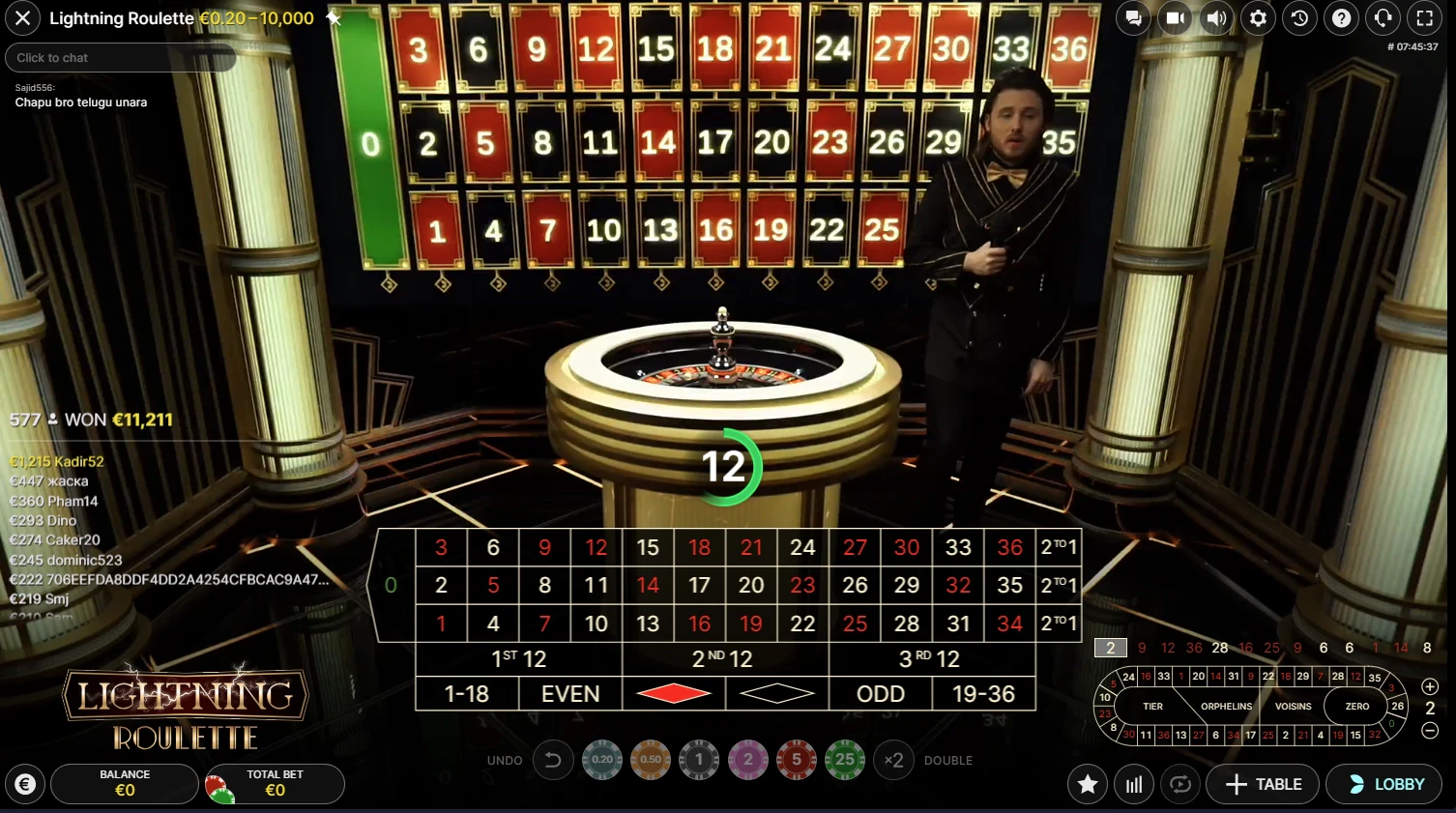Place a bet on green zero

pyautogui.click(x=391, y=585)
